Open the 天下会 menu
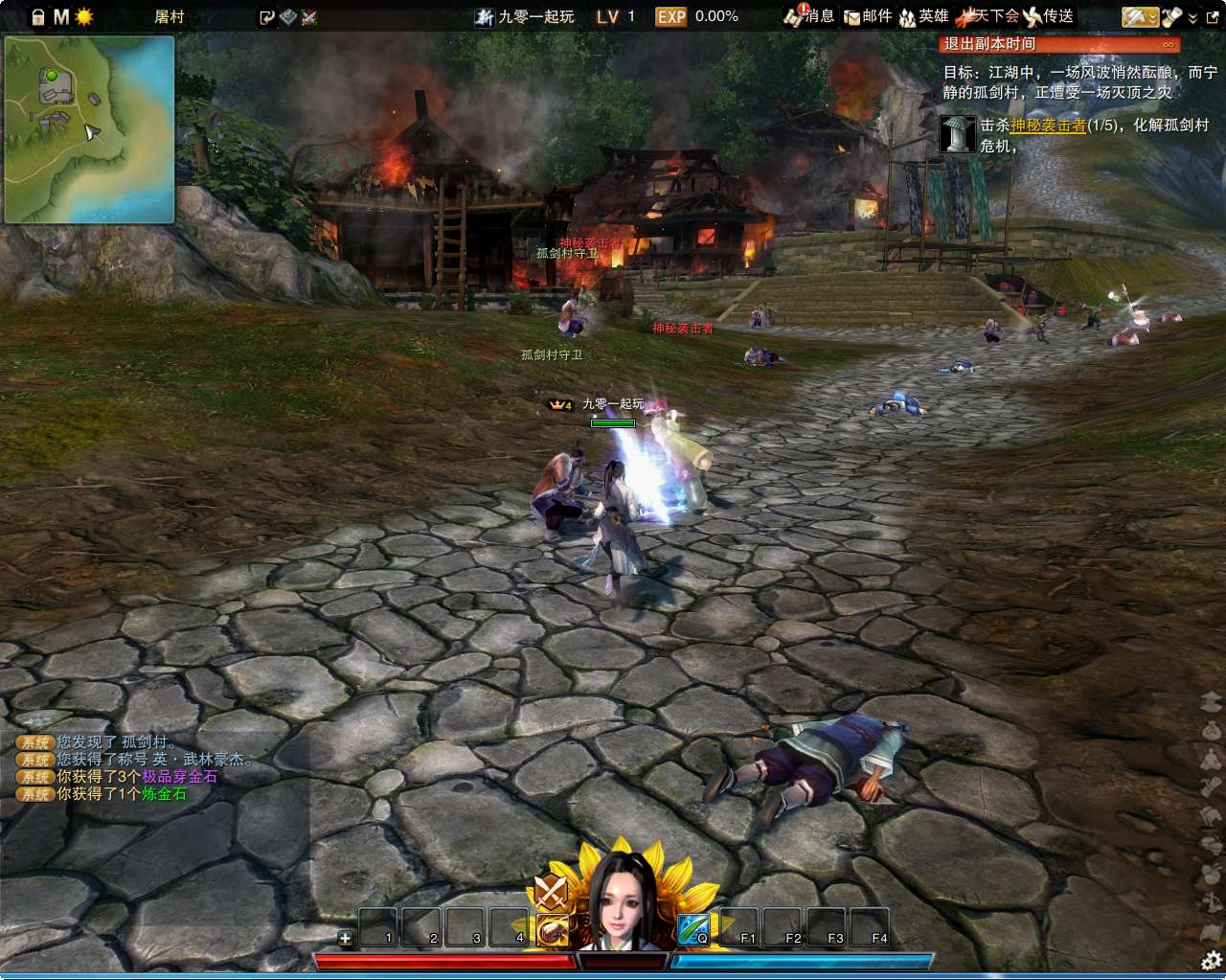The width and height of the screenshot is (1226, 980). (988, 16)
